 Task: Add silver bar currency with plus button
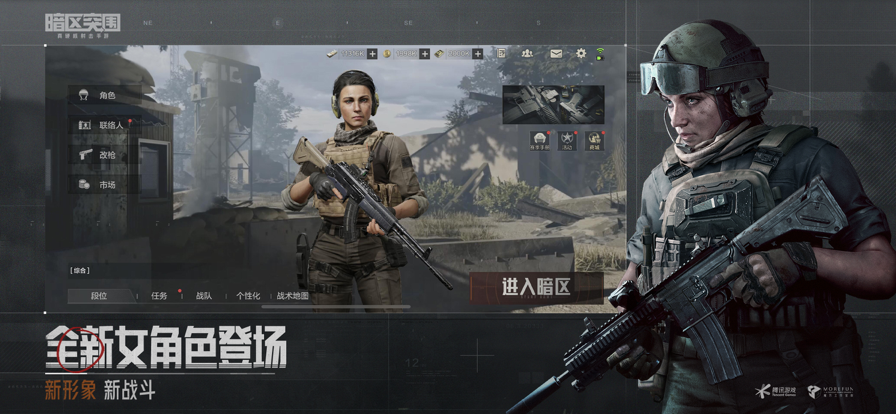372,53
